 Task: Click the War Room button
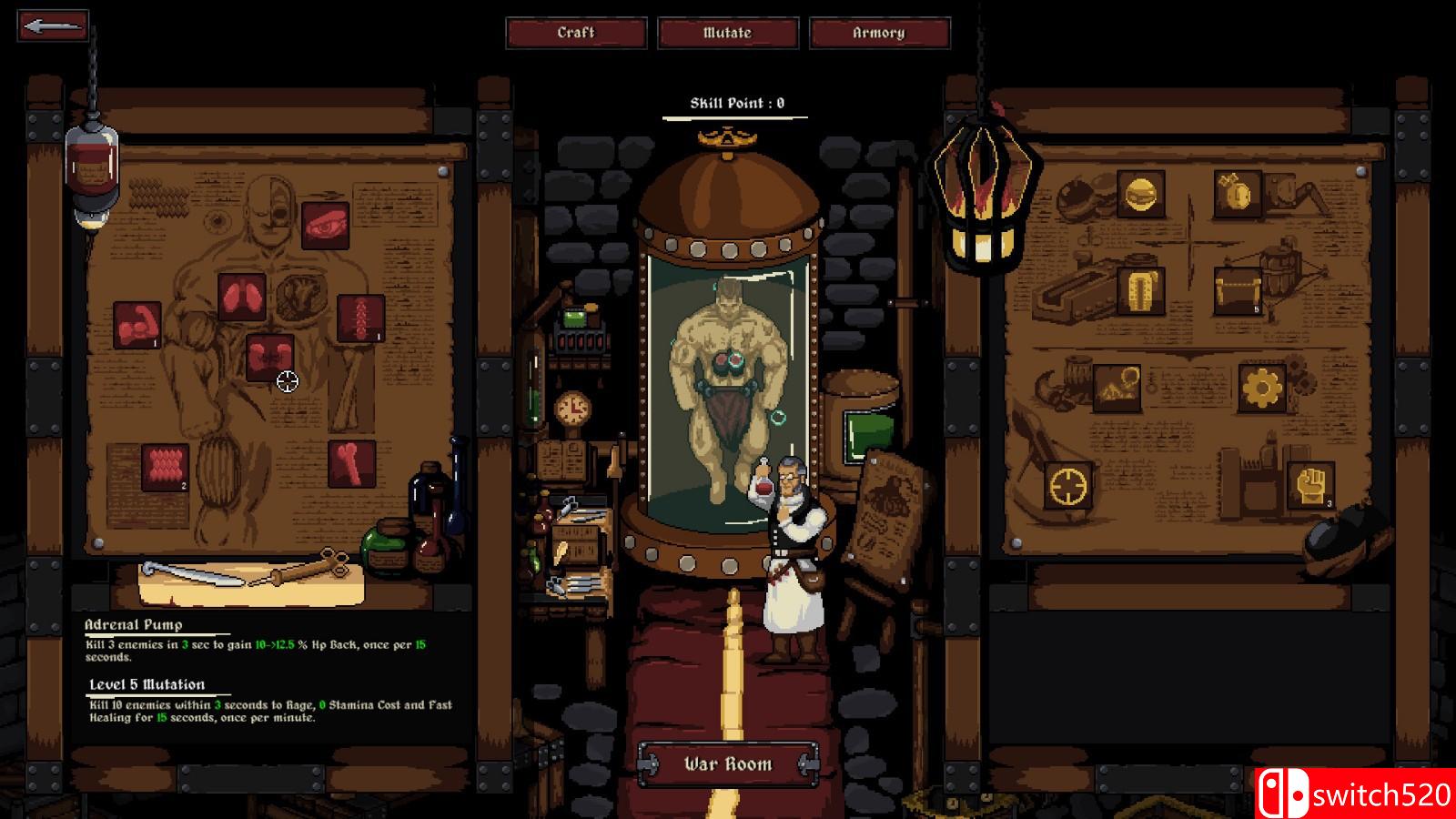(x=728, y=764)
